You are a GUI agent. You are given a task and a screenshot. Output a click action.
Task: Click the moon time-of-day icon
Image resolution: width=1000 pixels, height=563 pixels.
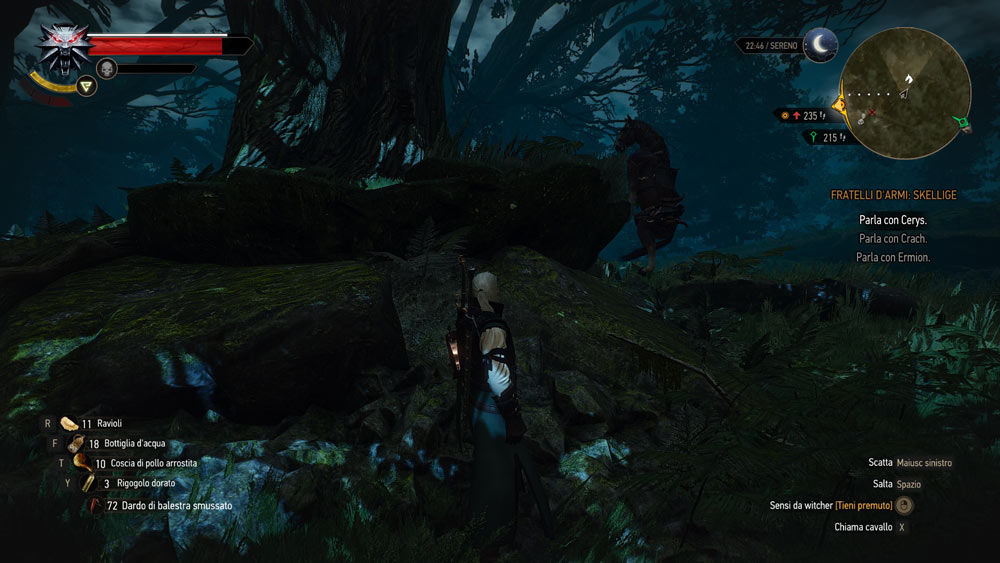point(821,44)
